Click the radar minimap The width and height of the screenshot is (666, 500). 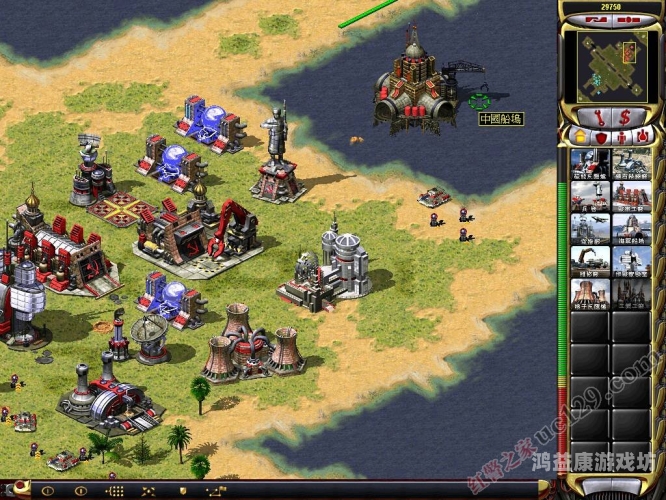(x=611, y=65)
